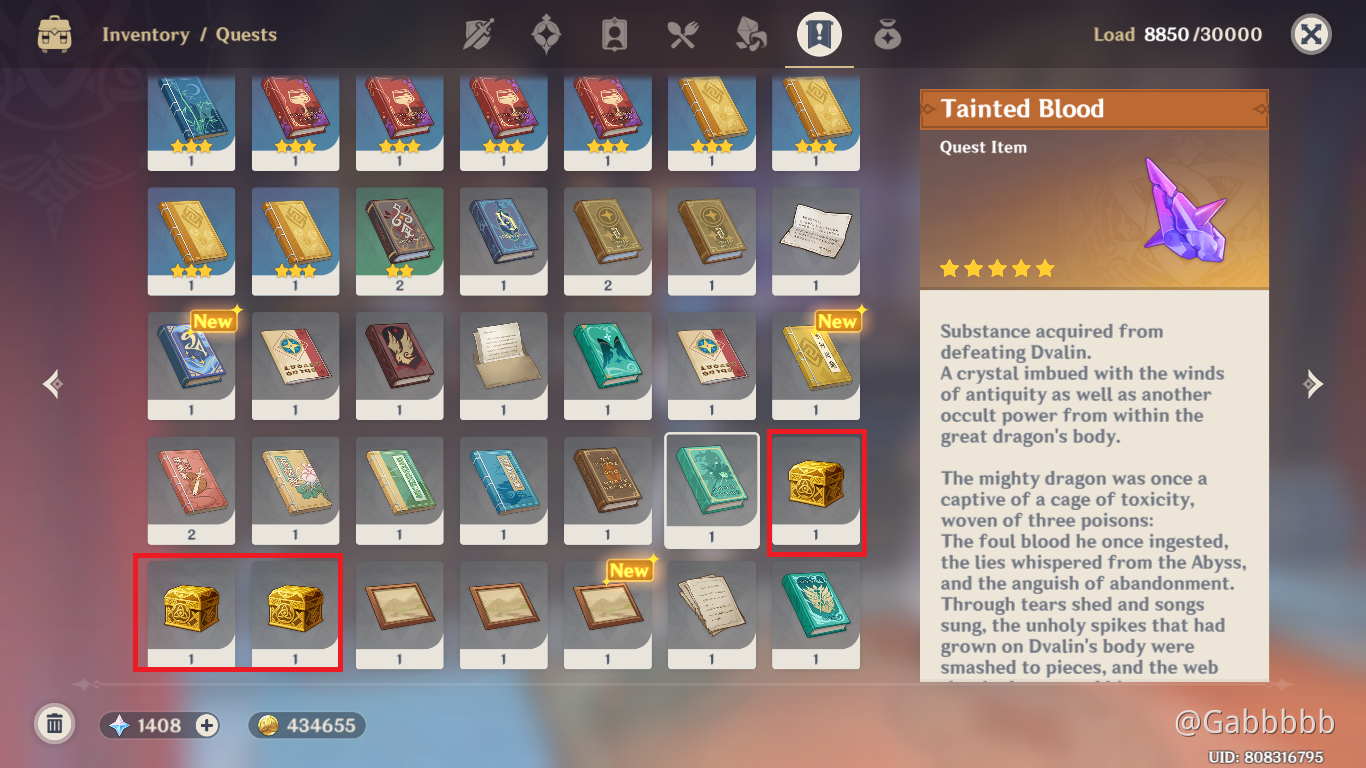
Task: Click the Primogem counter showing 1408
Action: (x=158, y=724)
